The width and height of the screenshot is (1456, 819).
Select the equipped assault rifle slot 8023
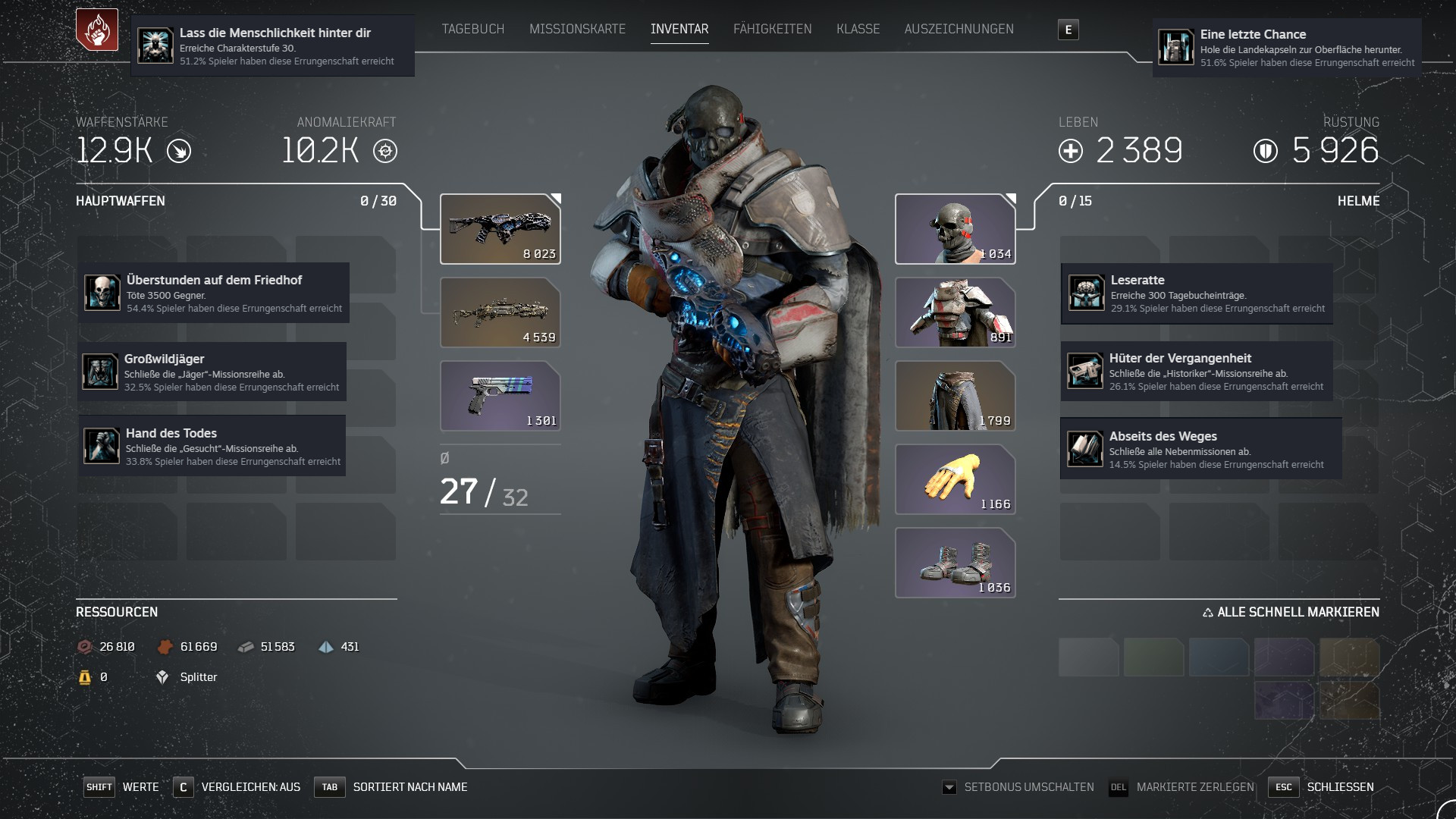click(500, 229)
